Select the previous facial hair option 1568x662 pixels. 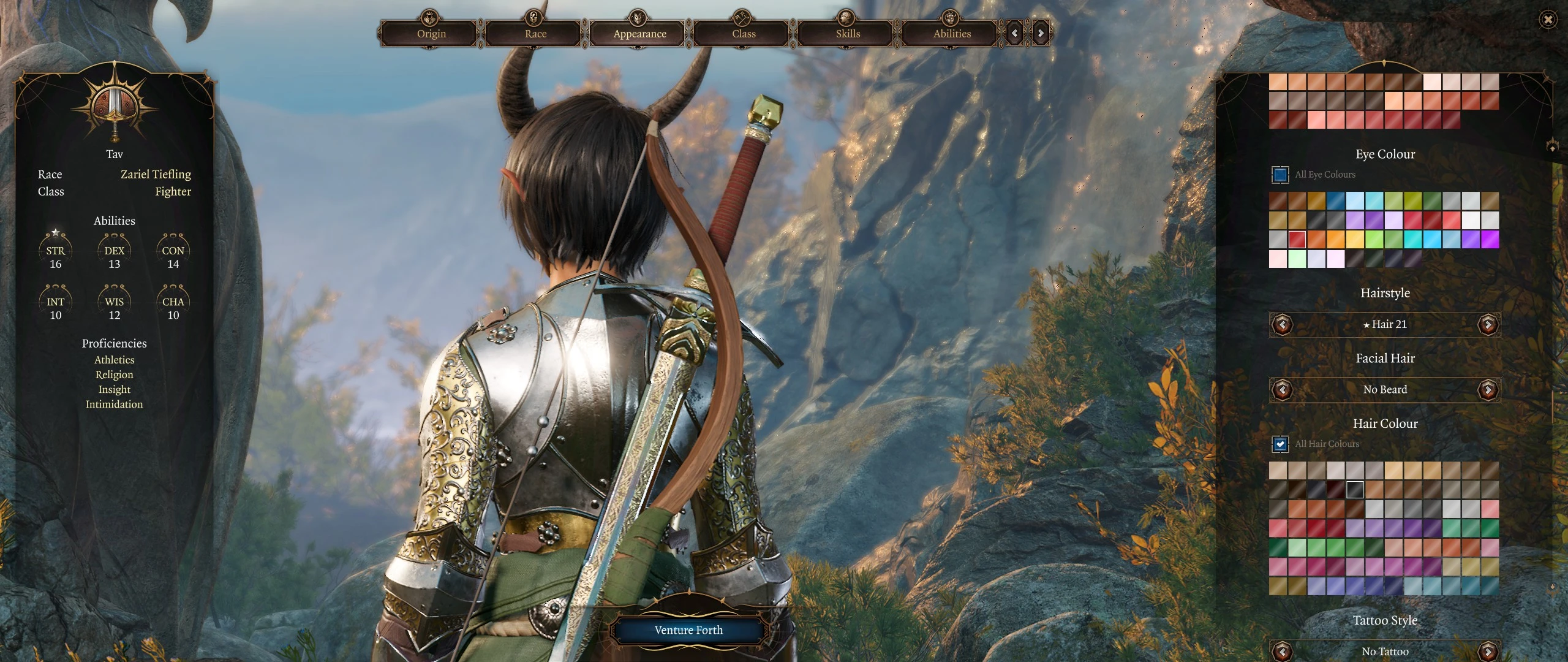pos(1282,389)
